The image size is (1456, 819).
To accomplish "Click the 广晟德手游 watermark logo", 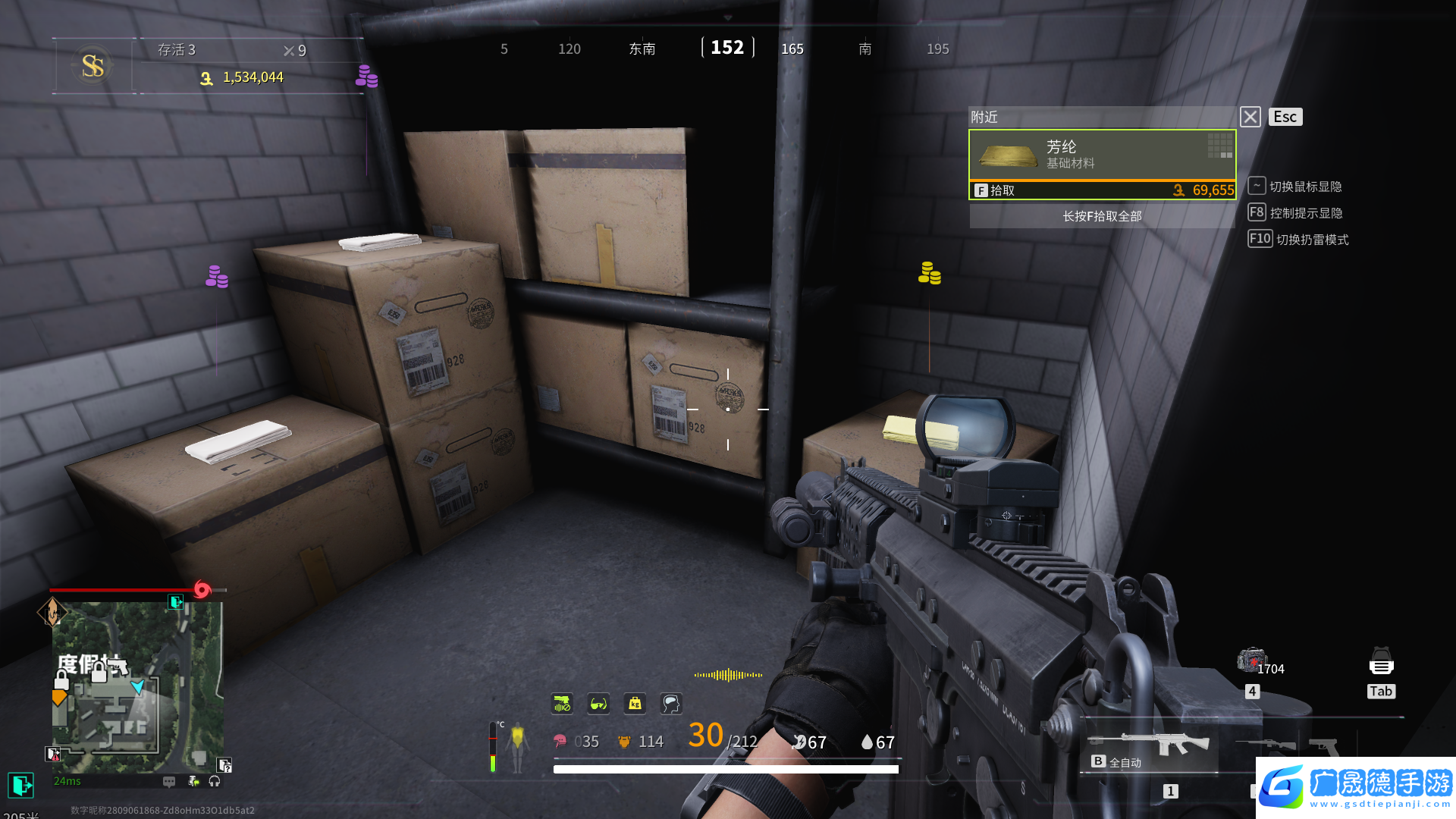I will coord(1356,787).
